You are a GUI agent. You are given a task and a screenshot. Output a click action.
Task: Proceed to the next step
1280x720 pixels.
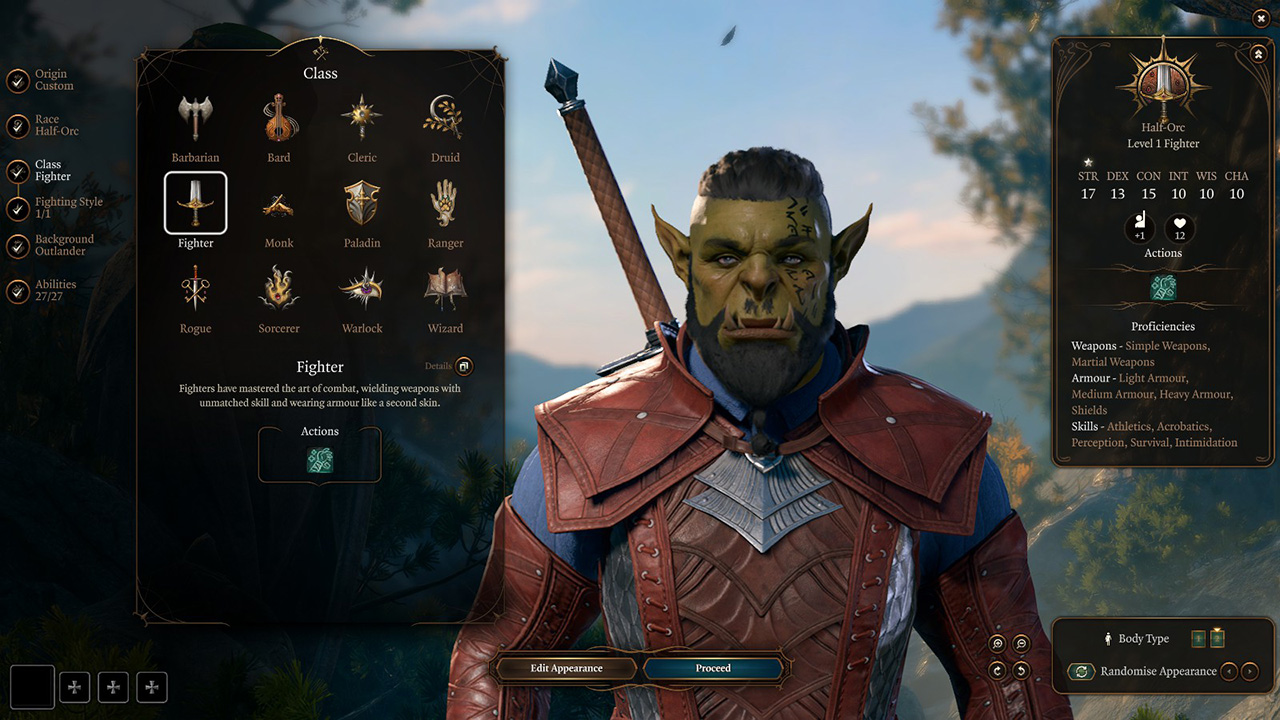click(x=713, y=668)
